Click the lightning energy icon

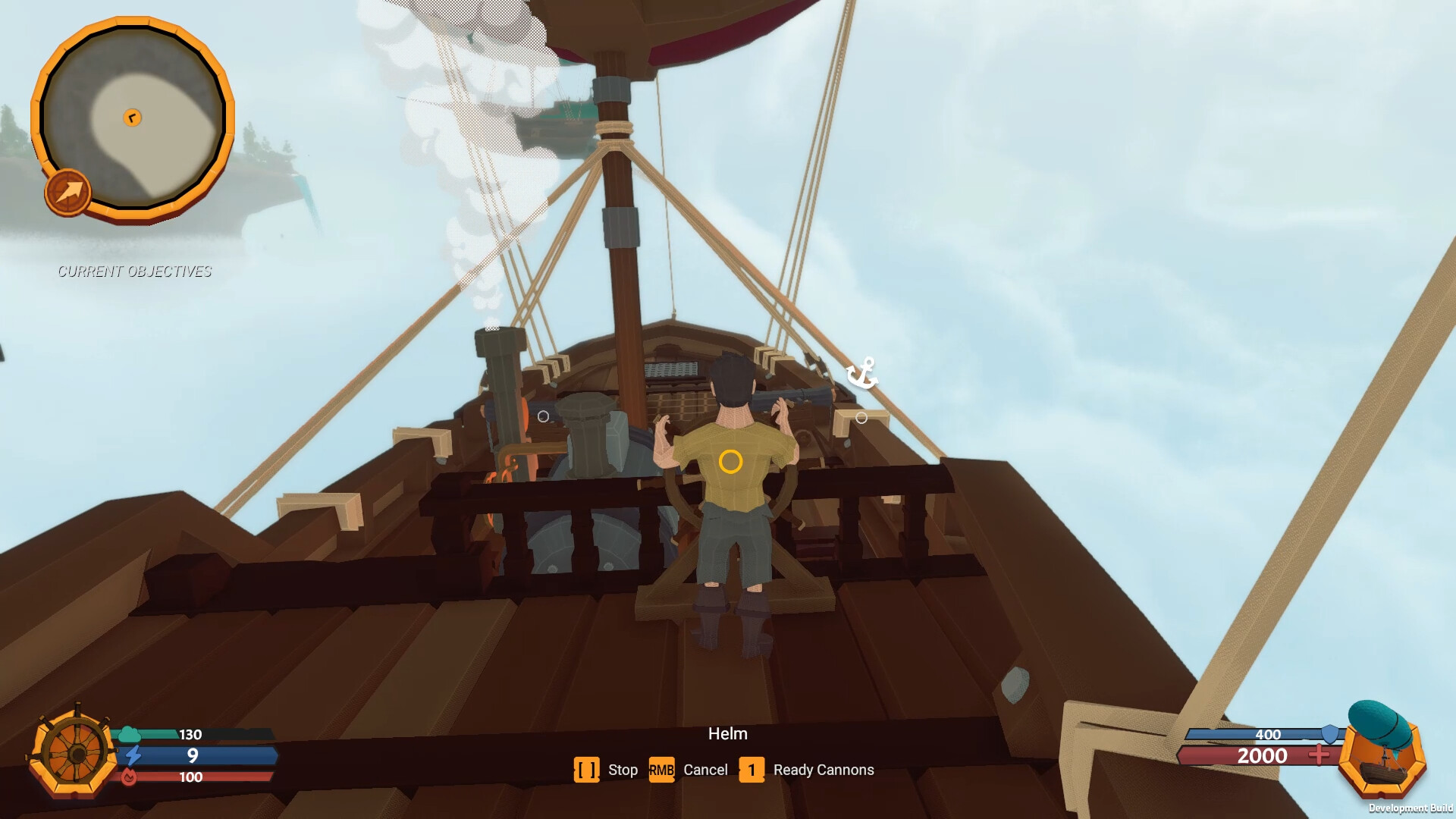[134, 755]
